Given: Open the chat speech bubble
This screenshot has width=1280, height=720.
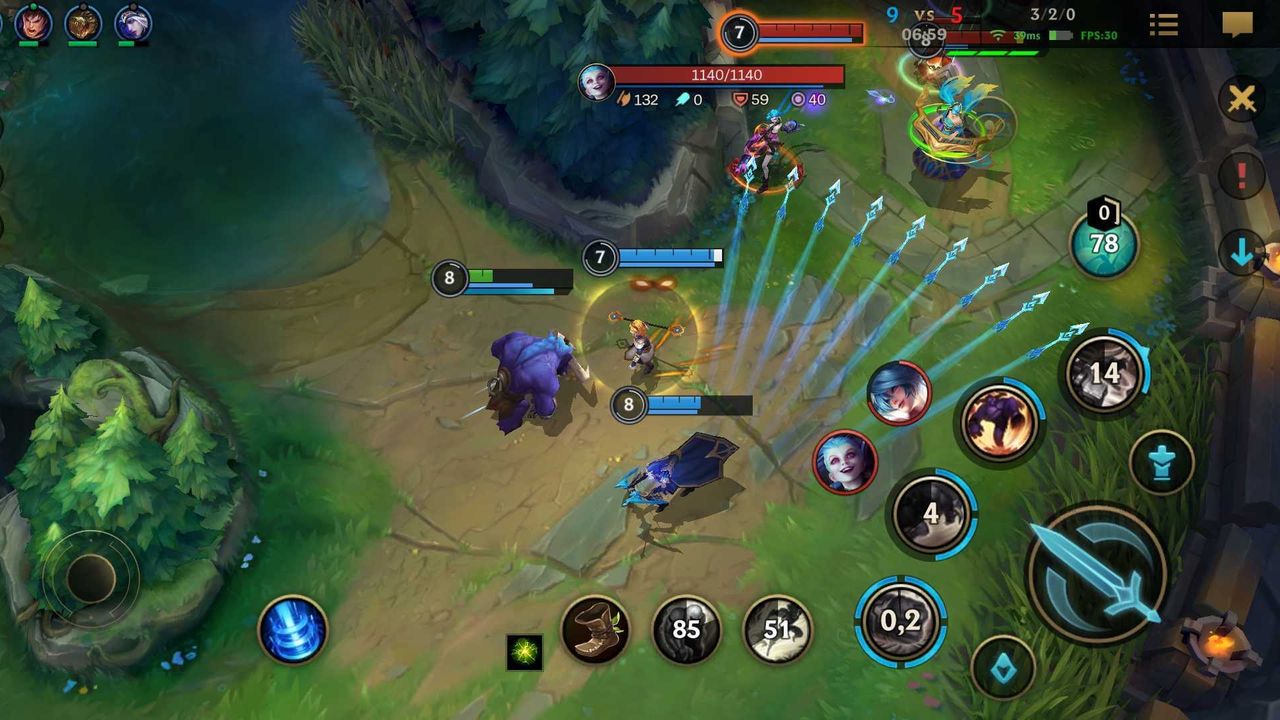Looking at the screenshot, I should tap(1237, 25).
